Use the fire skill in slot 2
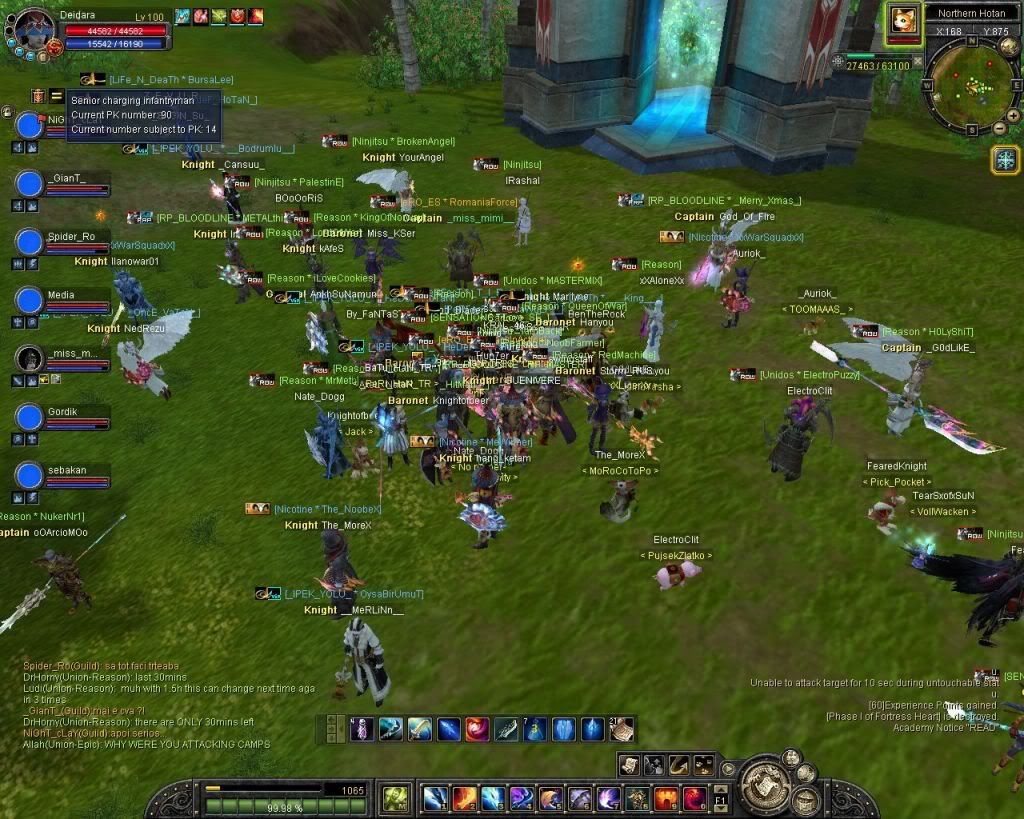Screen dimensions: 1024x819 click(x=463, y=798)
